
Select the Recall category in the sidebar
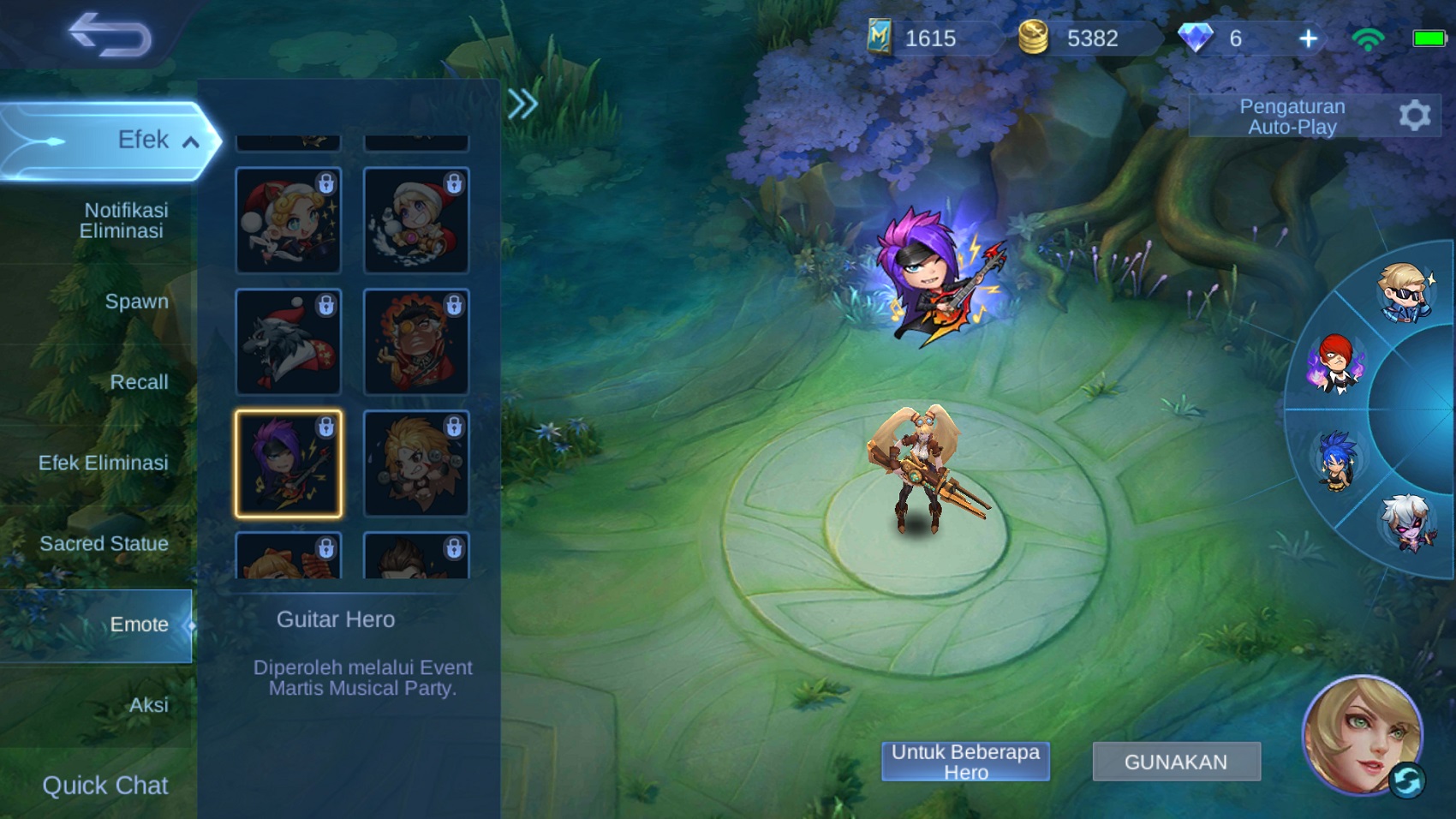[x=140, y=382]
